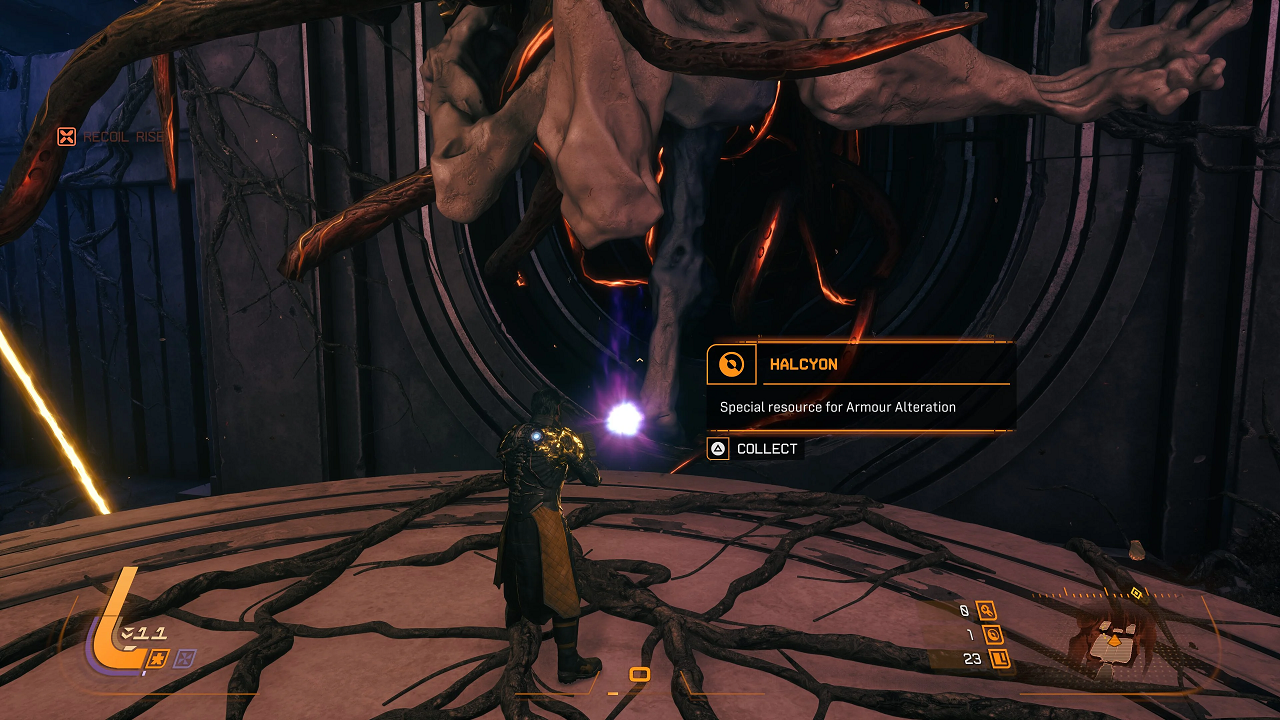Click the yellow diamond compass marker

[x=1136, y=593]
